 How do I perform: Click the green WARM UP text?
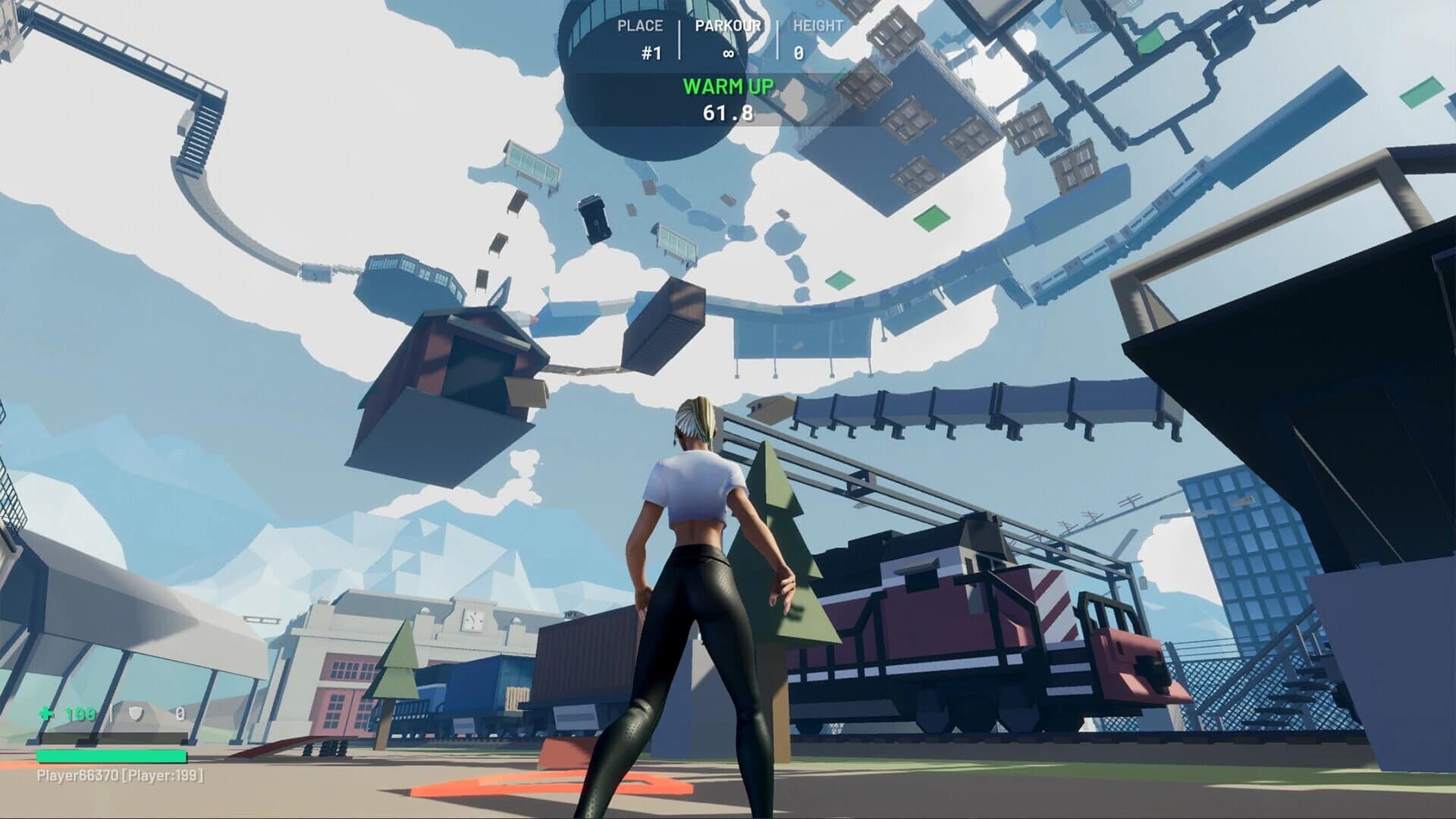point(729,86)
